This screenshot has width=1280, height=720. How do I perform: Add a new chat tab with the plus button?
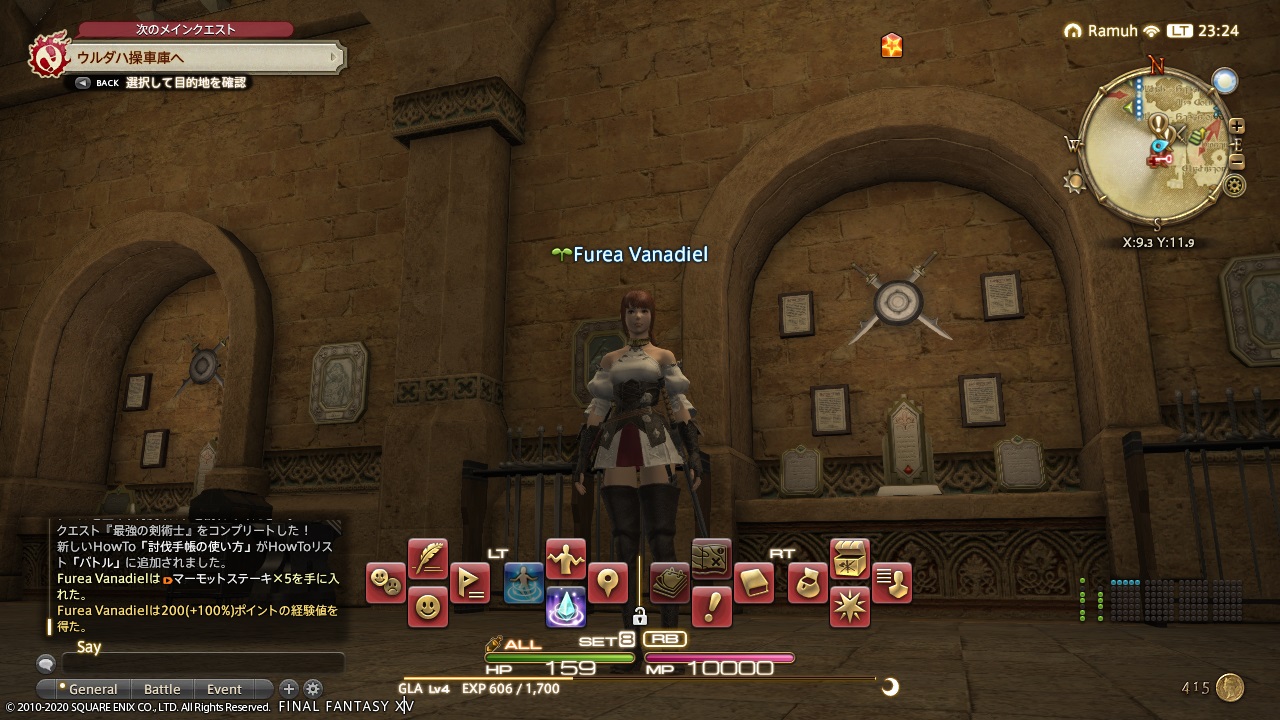coord(288,689)
